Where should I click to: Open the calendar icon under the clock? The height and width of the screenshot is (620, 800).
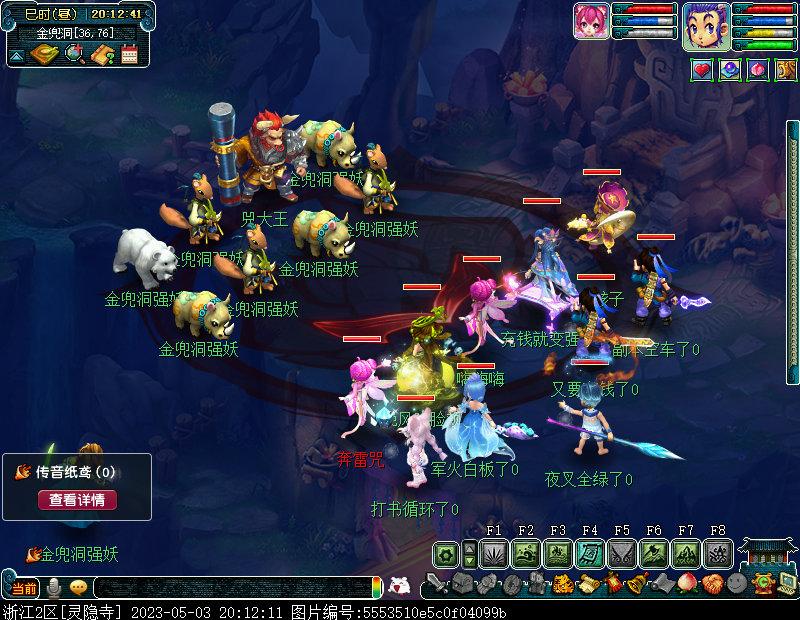[x=128, y=55]
